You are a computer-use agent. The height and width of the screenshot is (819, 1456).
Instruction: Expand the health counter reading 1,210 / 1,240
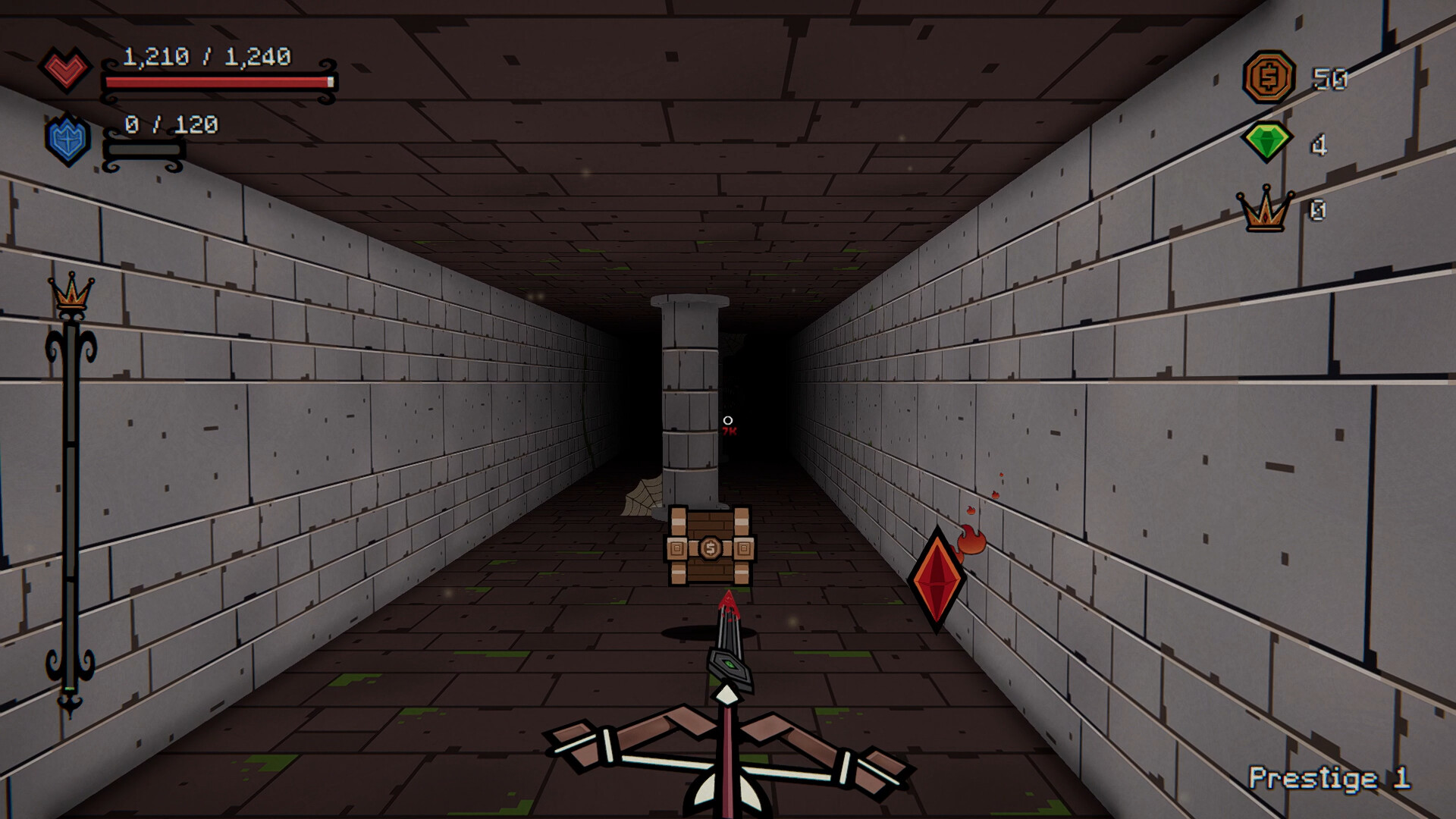[207, 55]
